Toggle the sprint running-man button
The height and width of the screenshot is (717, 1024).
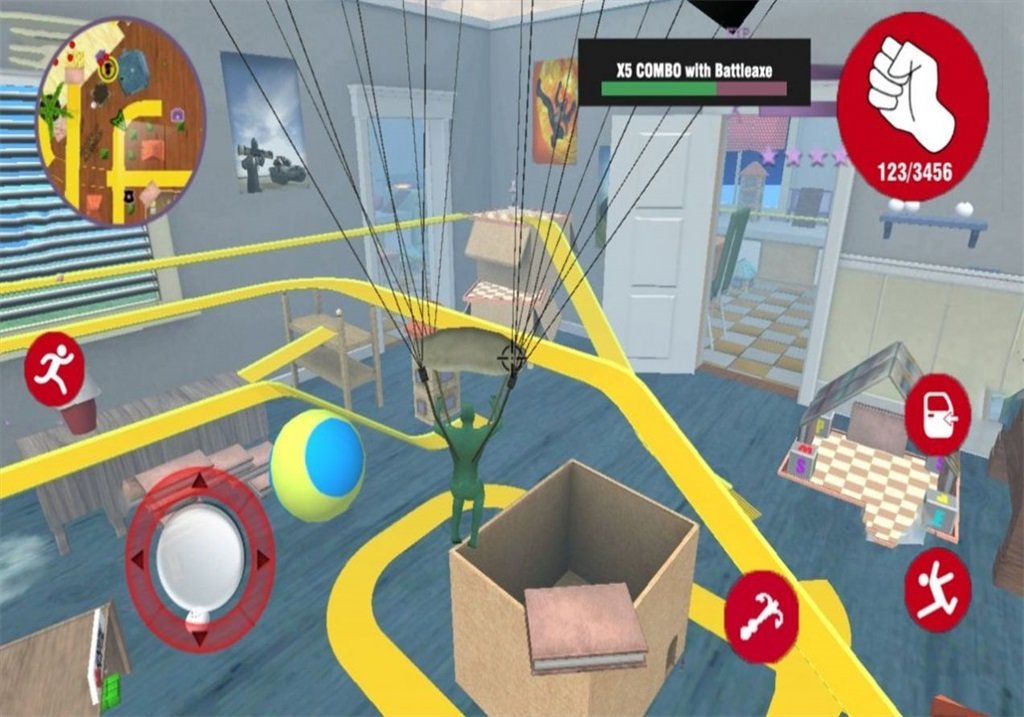[x=54, y=370]
